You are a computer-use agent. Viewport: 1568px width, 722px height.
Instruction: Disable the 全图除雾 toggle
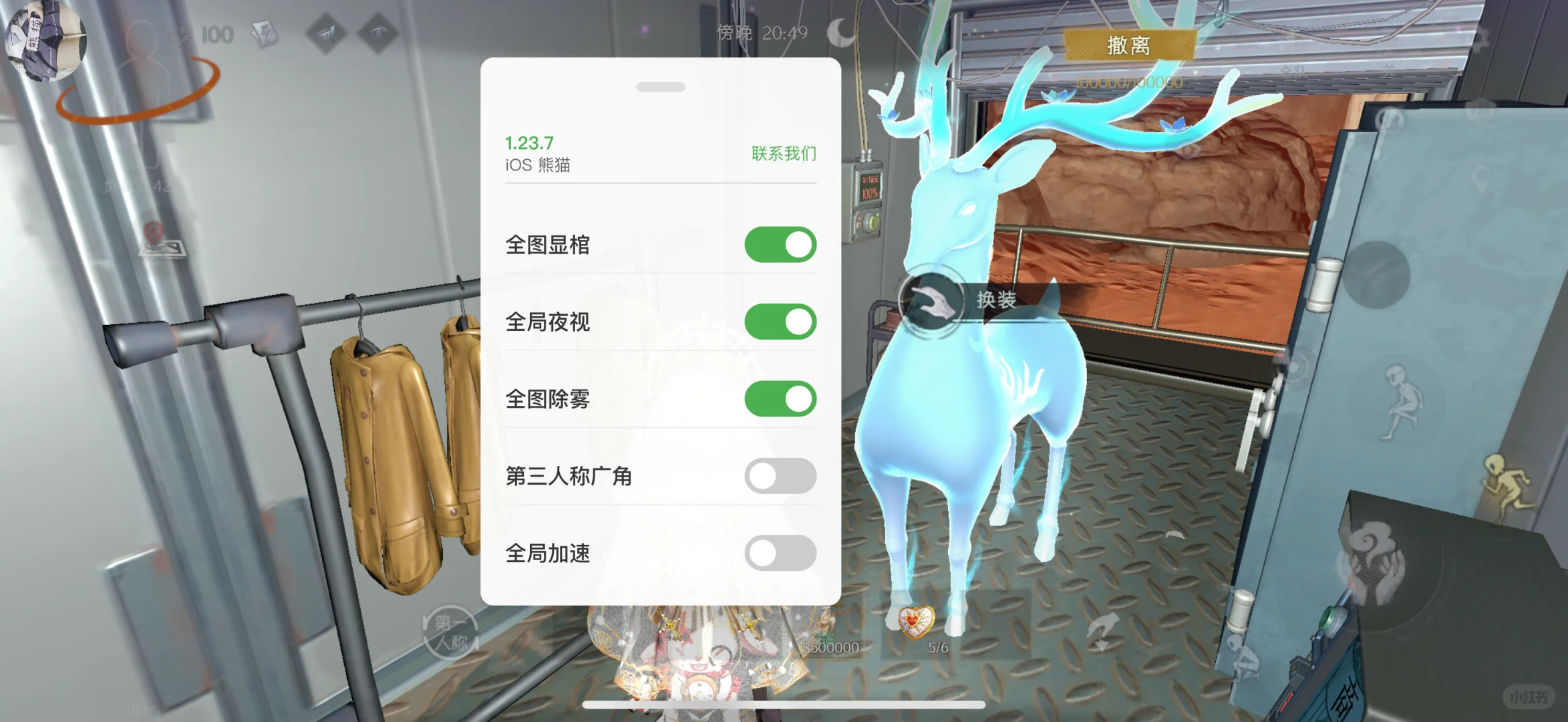pyautogui.click(x=780, y=398)
